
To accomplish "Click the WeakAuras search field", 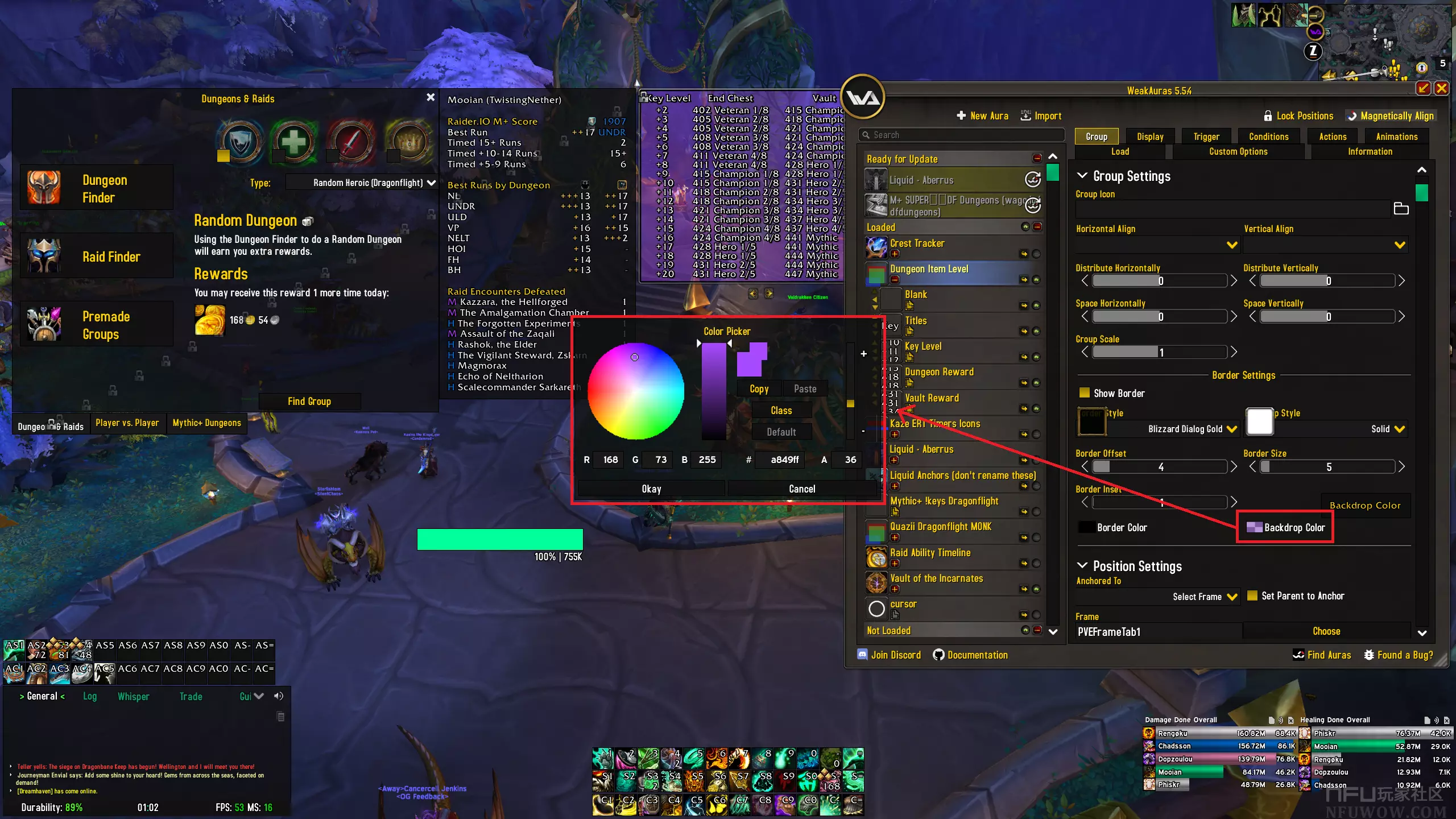I will [961, 135].
